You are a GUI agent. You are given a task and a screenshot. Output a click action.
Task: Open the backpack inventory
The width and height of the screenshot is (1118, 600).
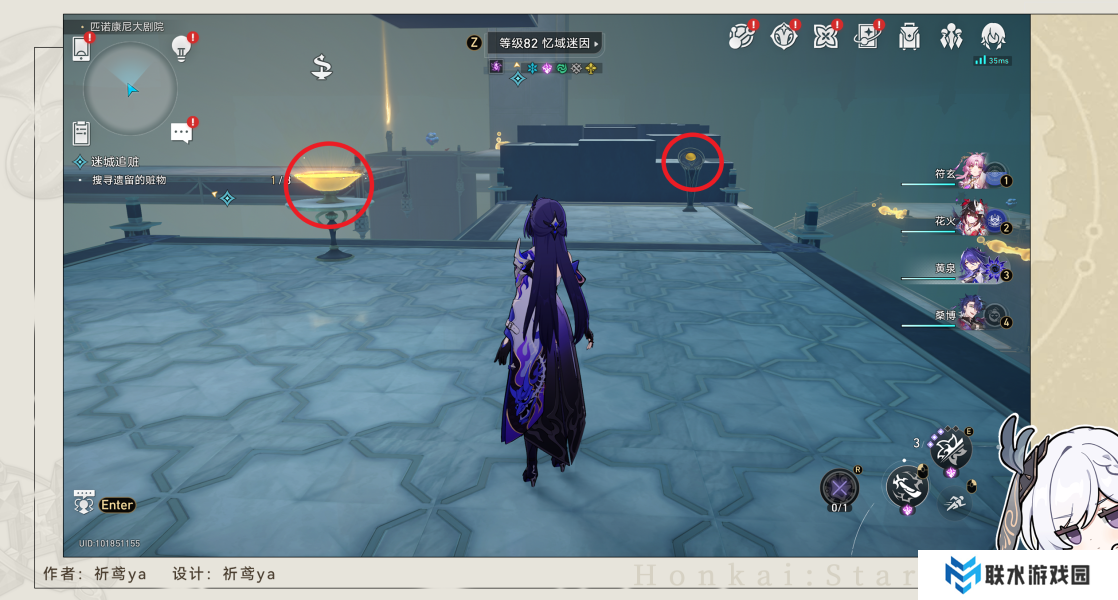[x=908, y=37]
